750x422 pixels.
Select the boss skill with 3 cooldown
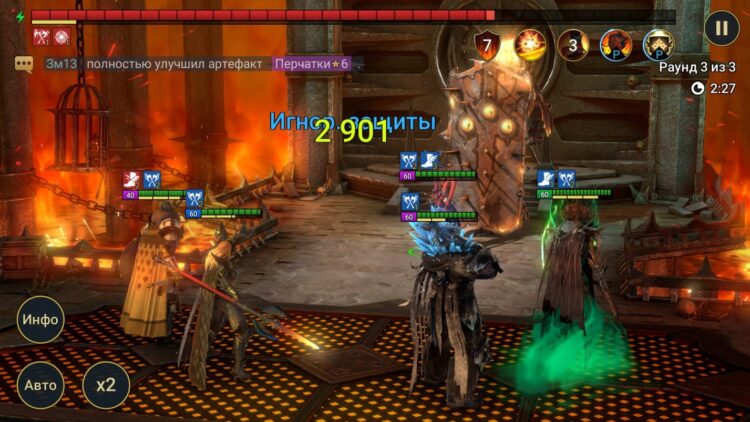point(573,45)
